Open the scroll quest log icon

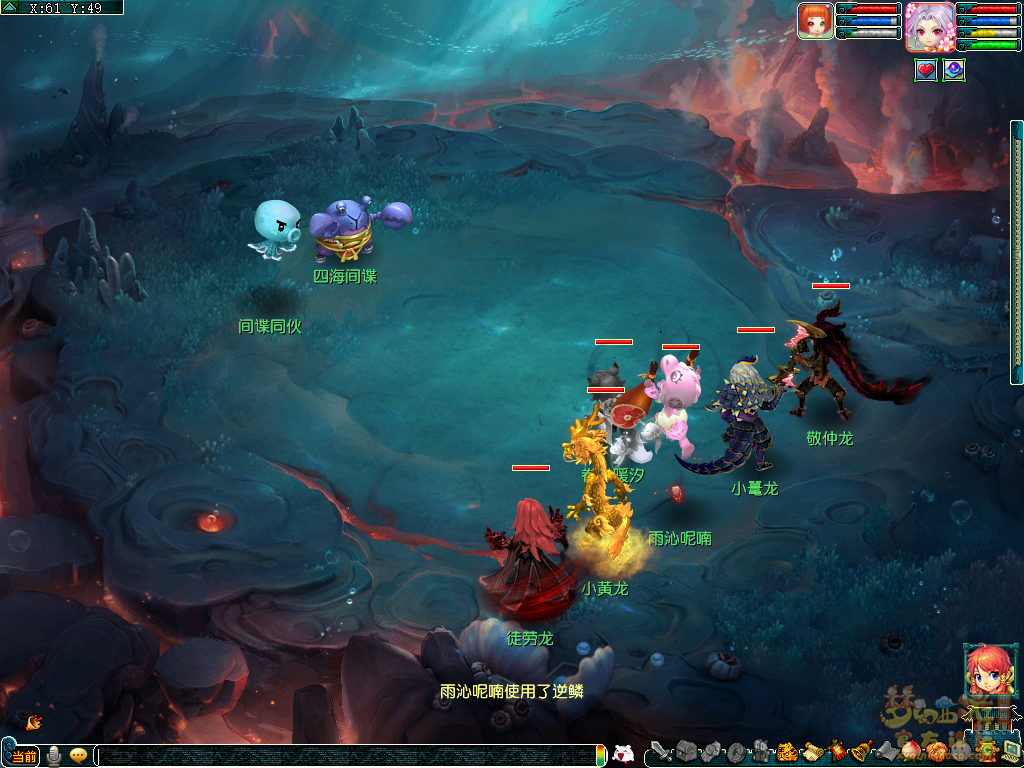(812, 751)
